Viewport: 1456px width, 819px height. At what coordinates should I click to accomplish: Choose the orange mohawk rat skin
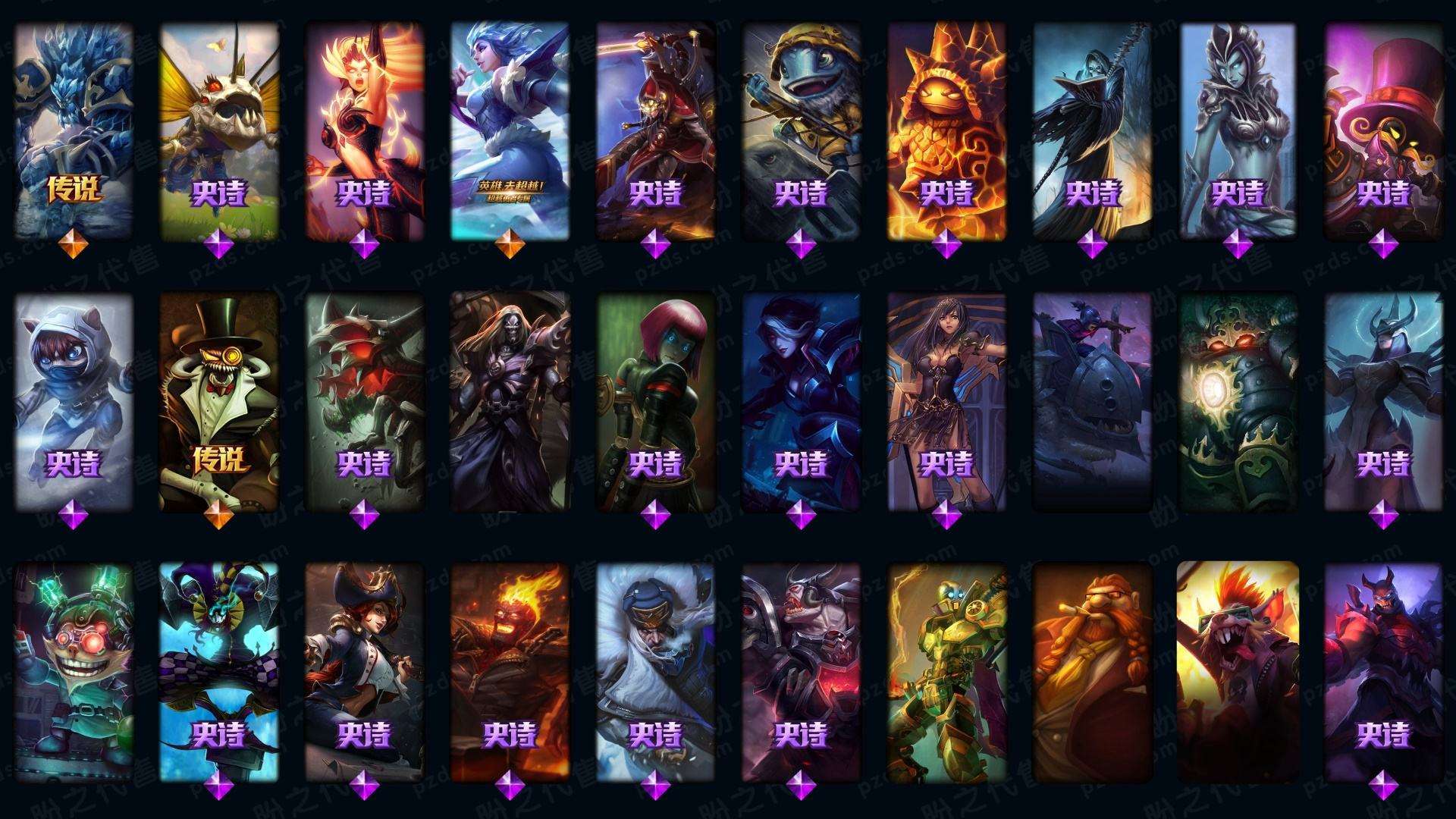coord(1238,672)
